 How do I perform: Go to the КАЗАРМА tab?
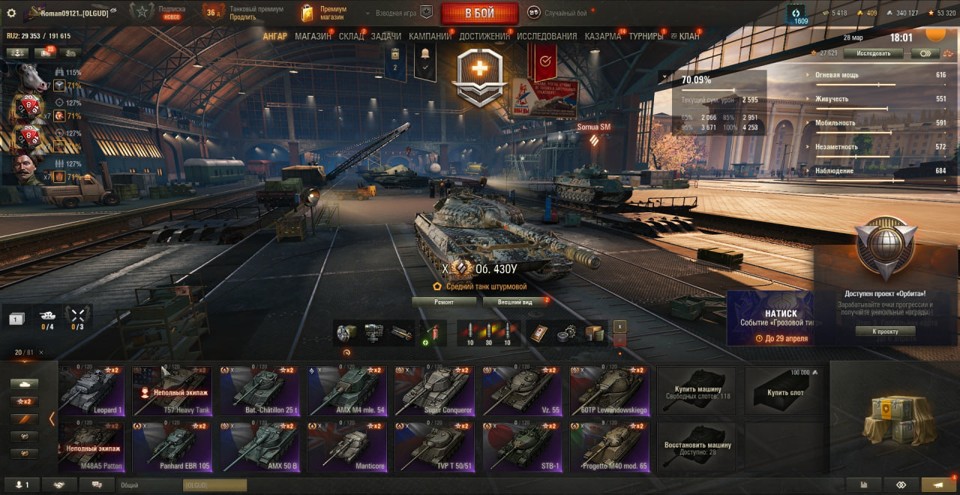[603, 36]
